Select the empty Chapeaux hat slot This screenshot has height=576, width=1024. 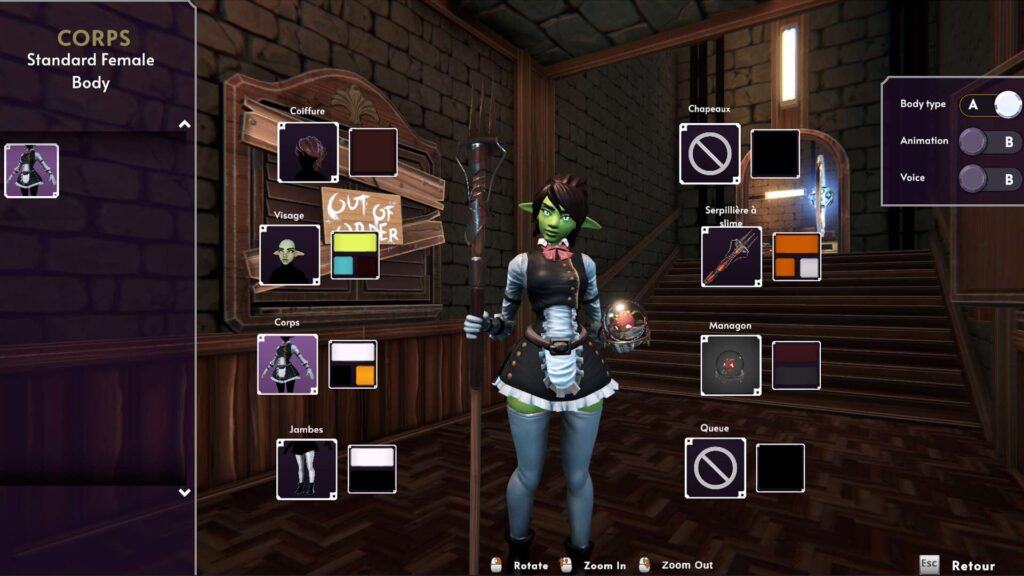pyautogui.click(x=710, y=154)
